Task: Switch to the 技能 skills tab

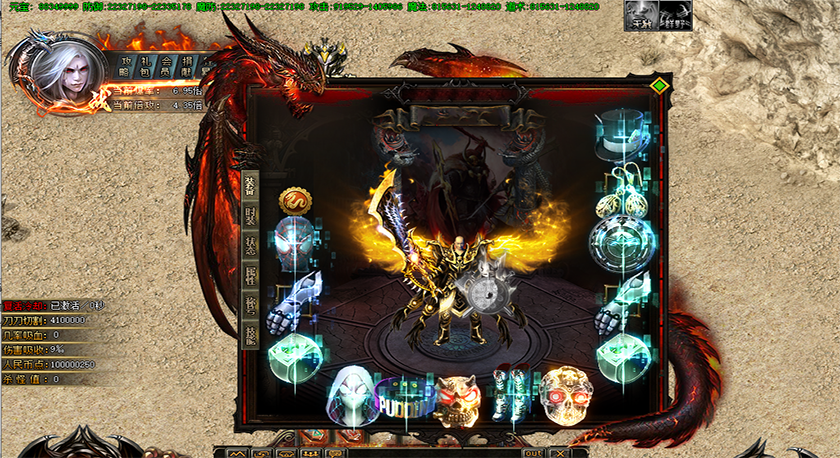Action: point(250,334)
